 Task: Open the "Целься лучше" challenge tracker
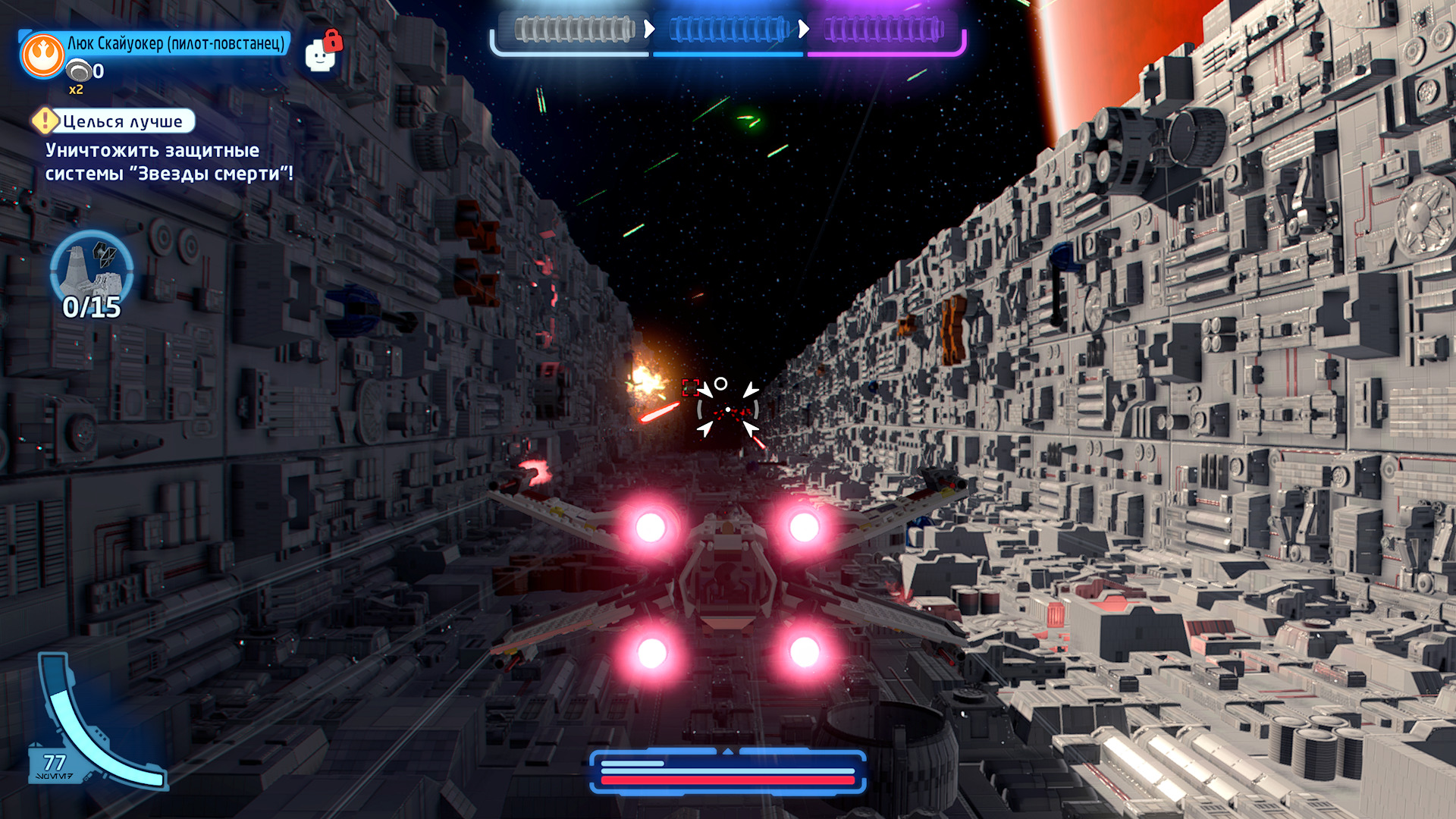pos(114,121)
